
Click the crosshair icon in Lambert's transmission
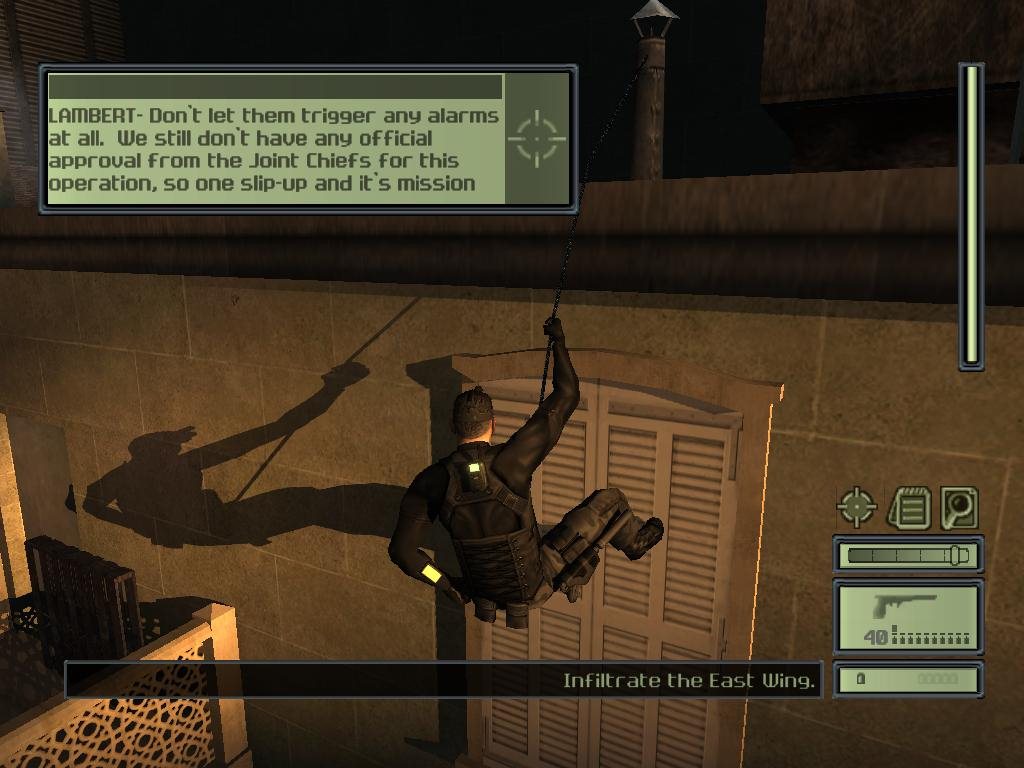[538, 137]
